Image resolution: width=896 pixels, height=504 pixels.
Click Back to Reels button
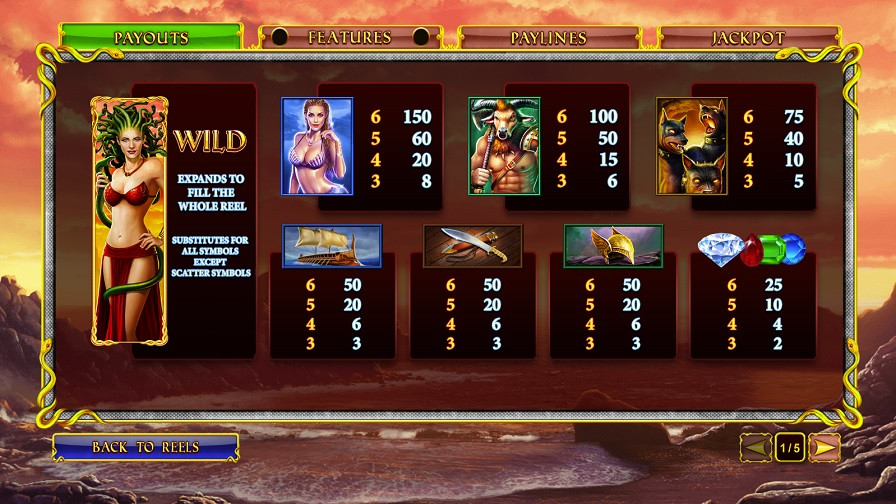tap(145, 447)
